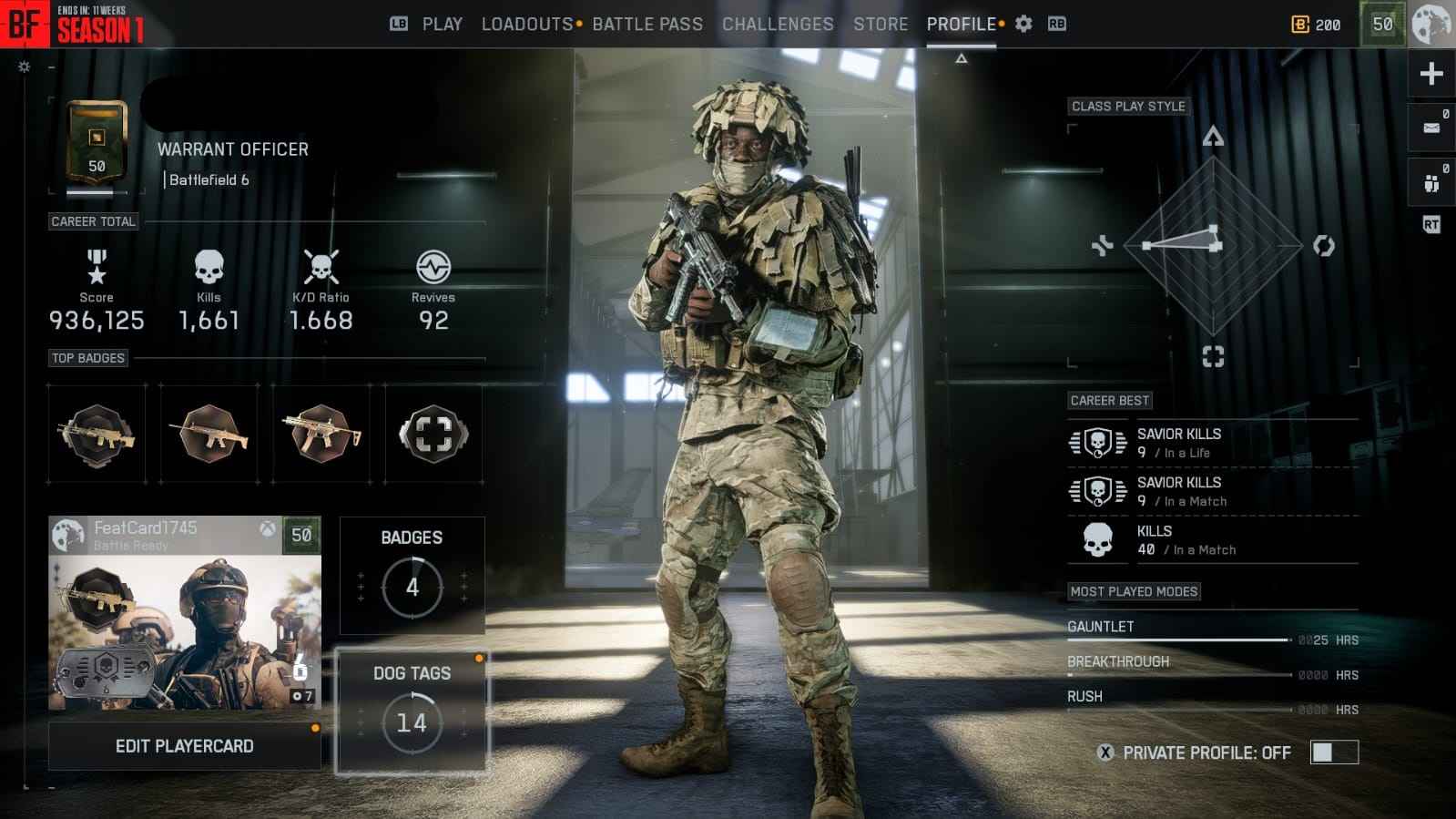Viewport: 1456px width, 819px height.
Task: Select the first gold weapon badge
Action: click(96, 435)
